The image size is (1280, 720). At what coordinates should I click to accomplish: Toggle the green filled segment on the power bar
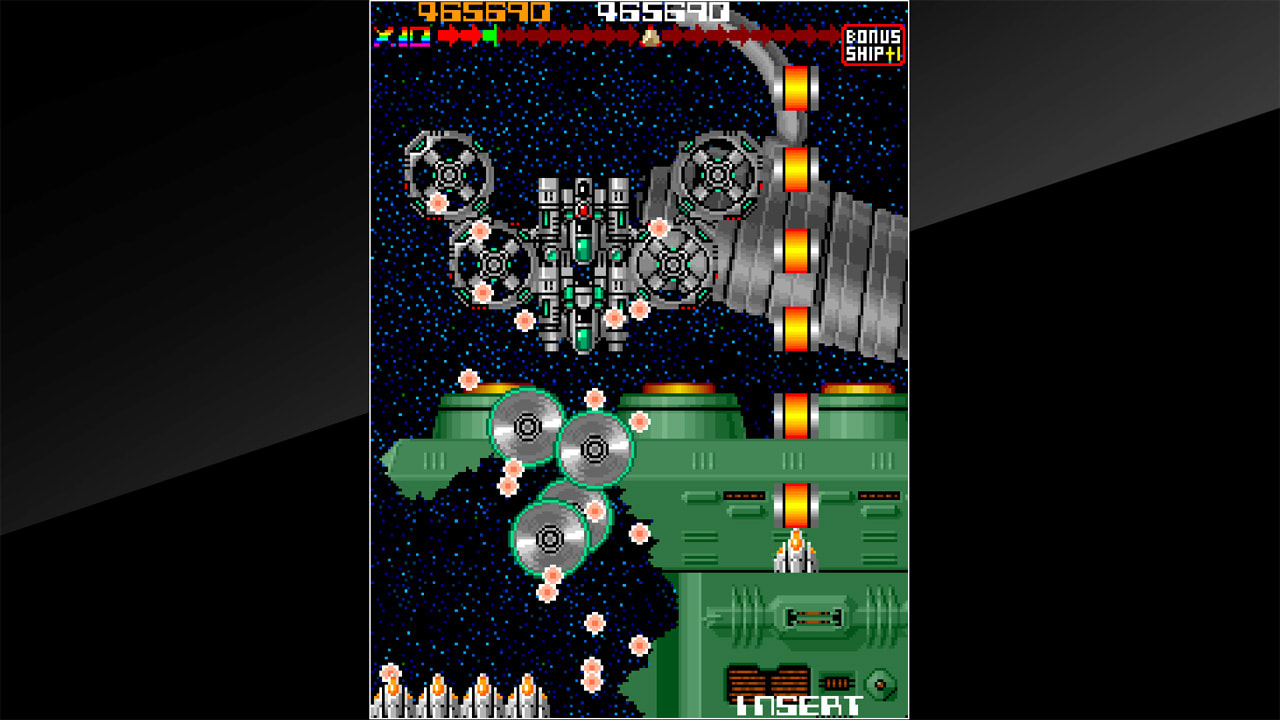[488, 36]
